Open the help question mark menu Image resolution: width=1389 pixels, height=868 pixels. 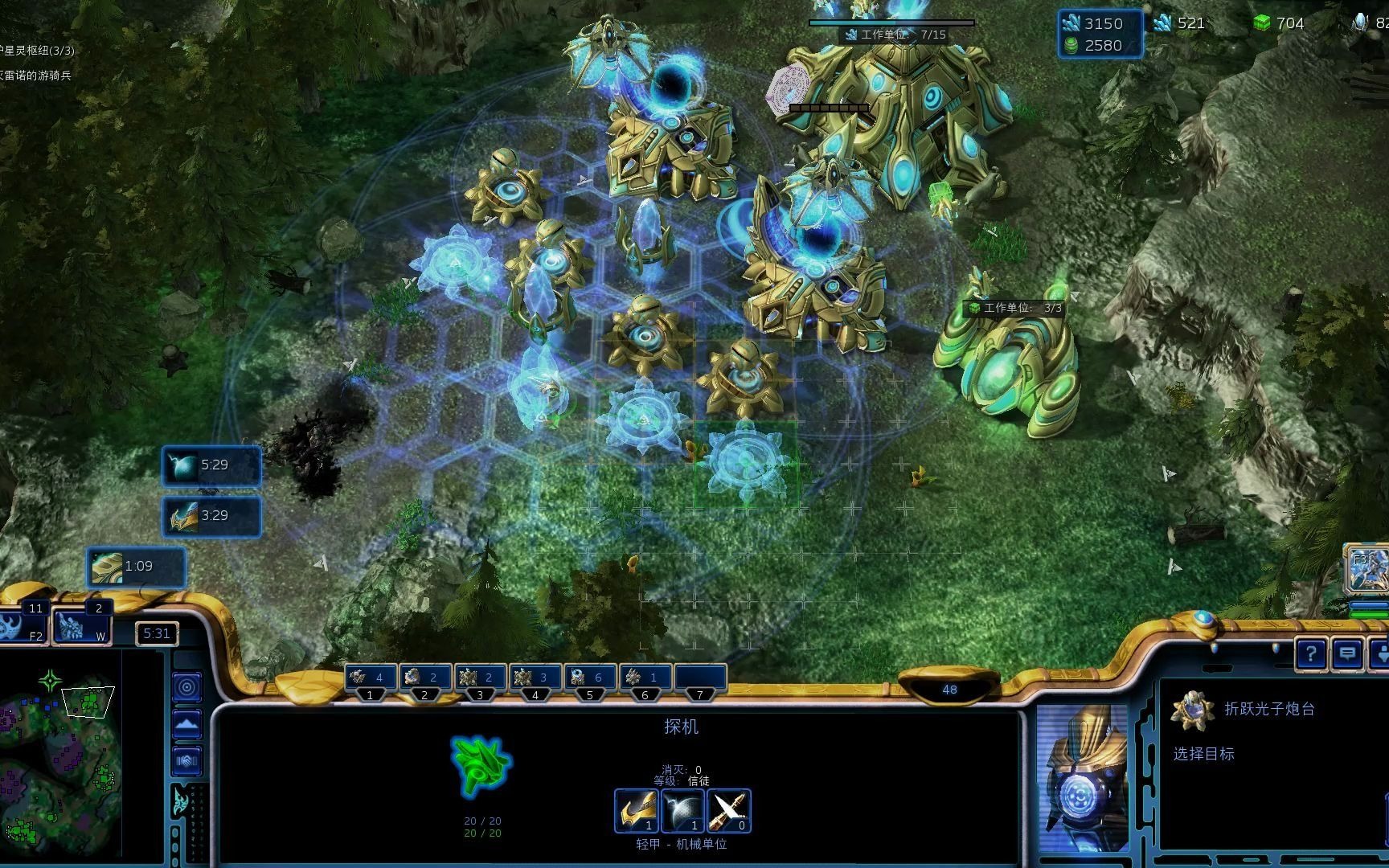[1310, 654]
